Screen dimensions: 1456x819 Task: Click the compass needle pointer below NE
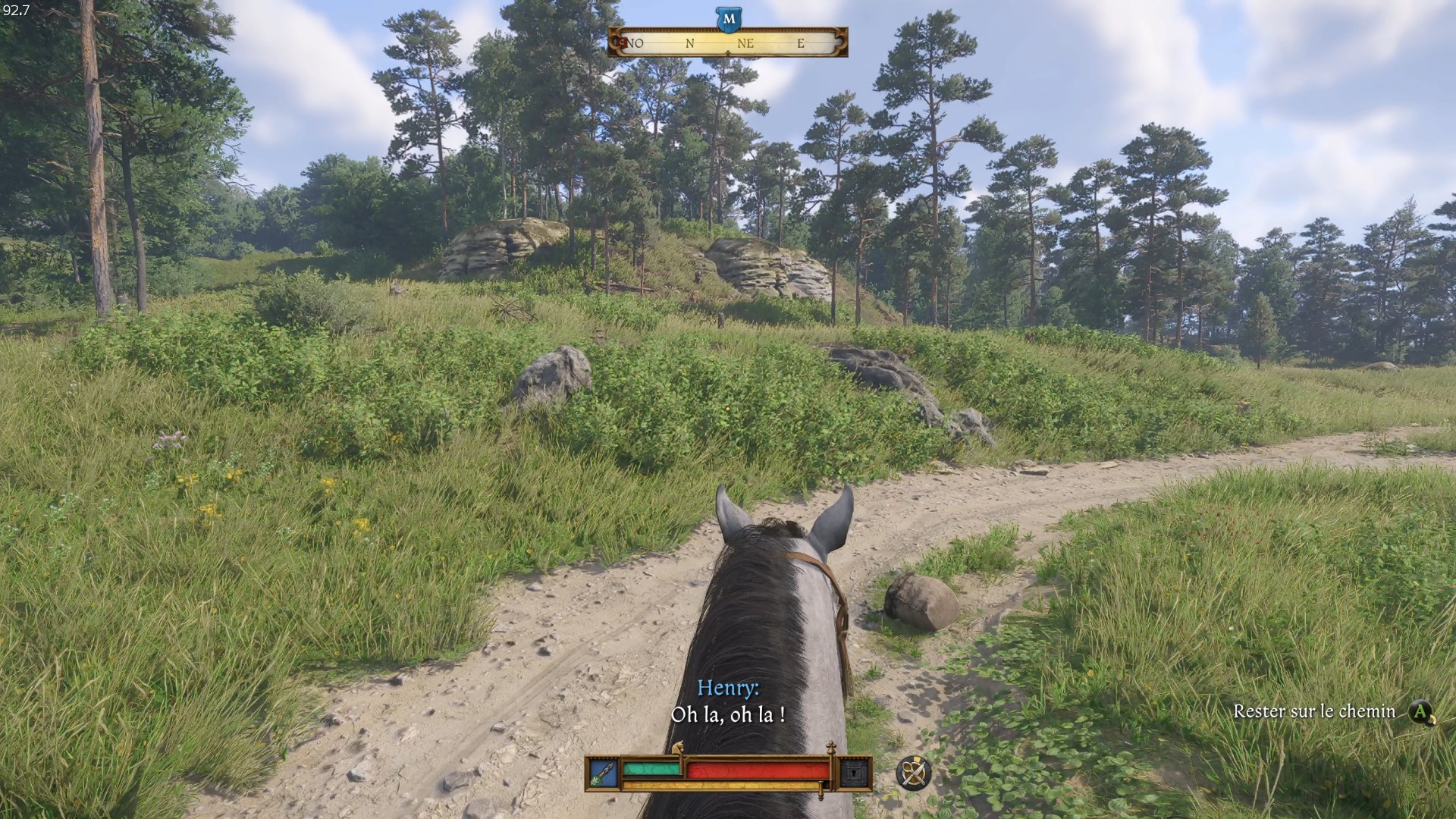(726, 53)
